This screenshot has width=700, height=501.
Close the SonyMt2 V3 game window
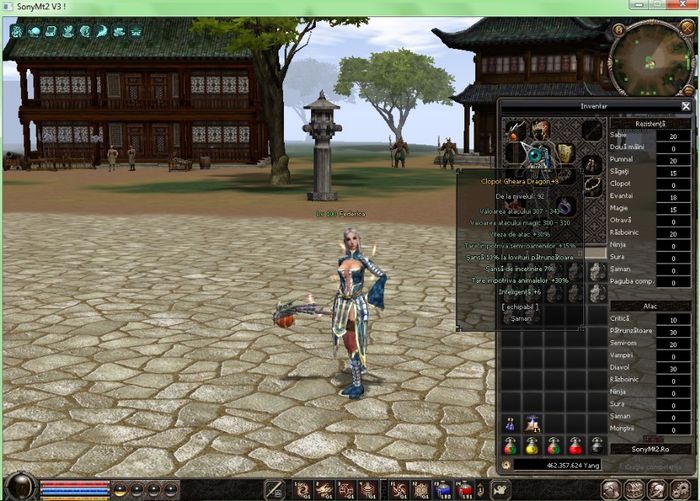click(684, 5)
